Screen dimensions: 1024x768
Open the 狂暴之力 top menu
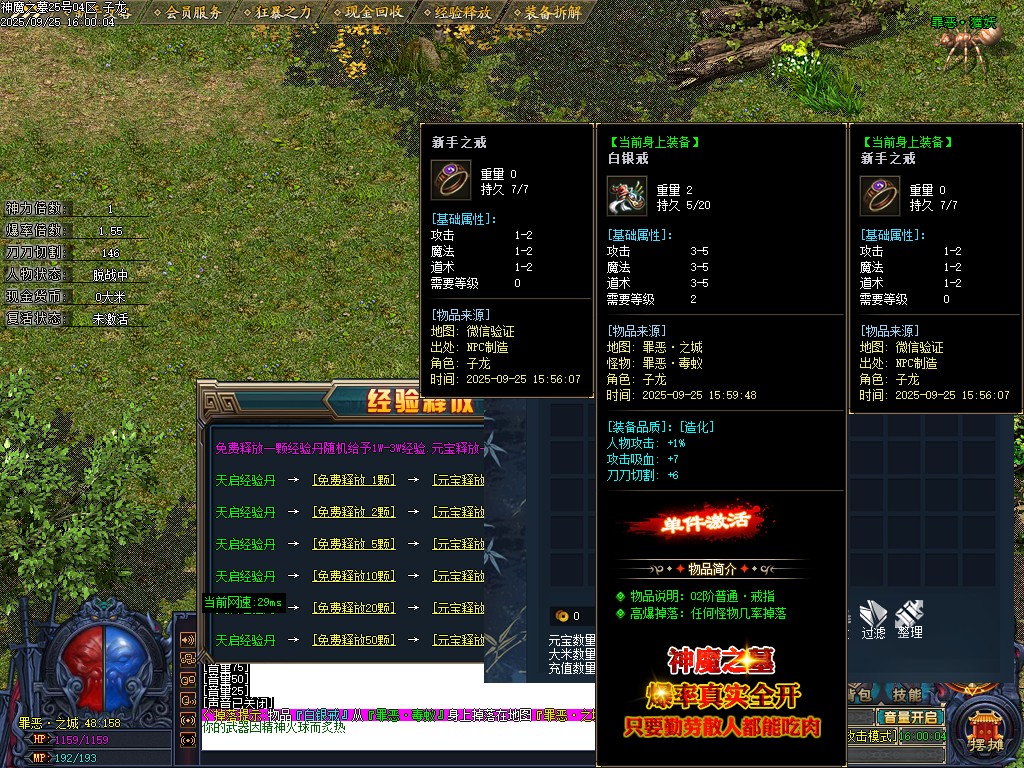click(284, 12)
